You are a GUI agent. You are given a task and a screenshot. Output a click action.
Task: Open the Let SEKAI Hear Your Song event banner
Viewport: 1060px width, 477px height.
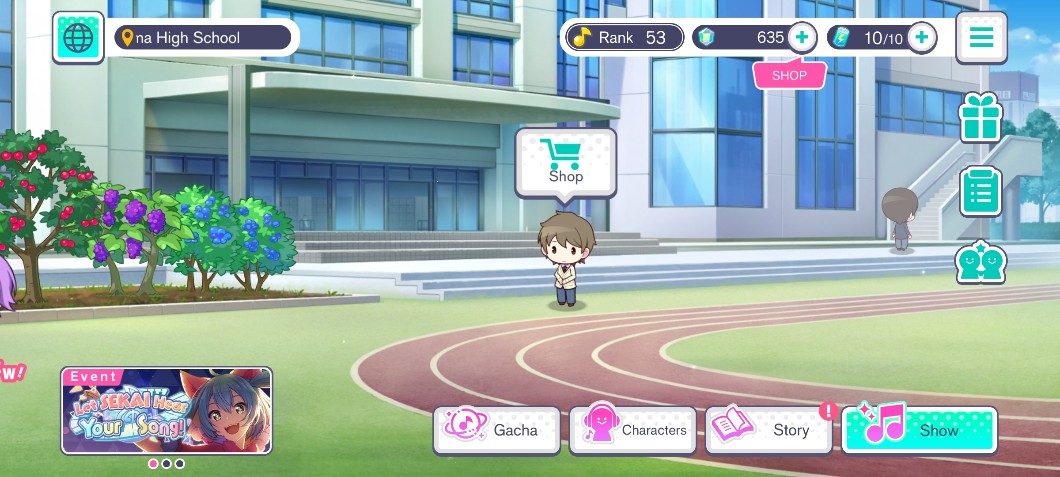[x=166, y=410]
